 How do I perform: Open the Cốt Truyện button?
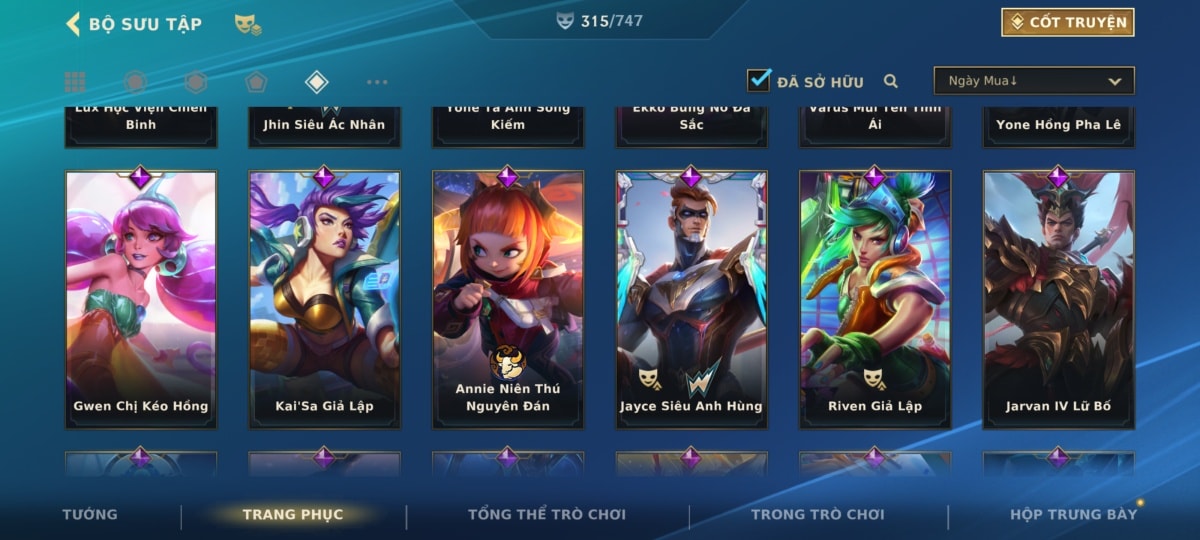tap(1067, 22)
